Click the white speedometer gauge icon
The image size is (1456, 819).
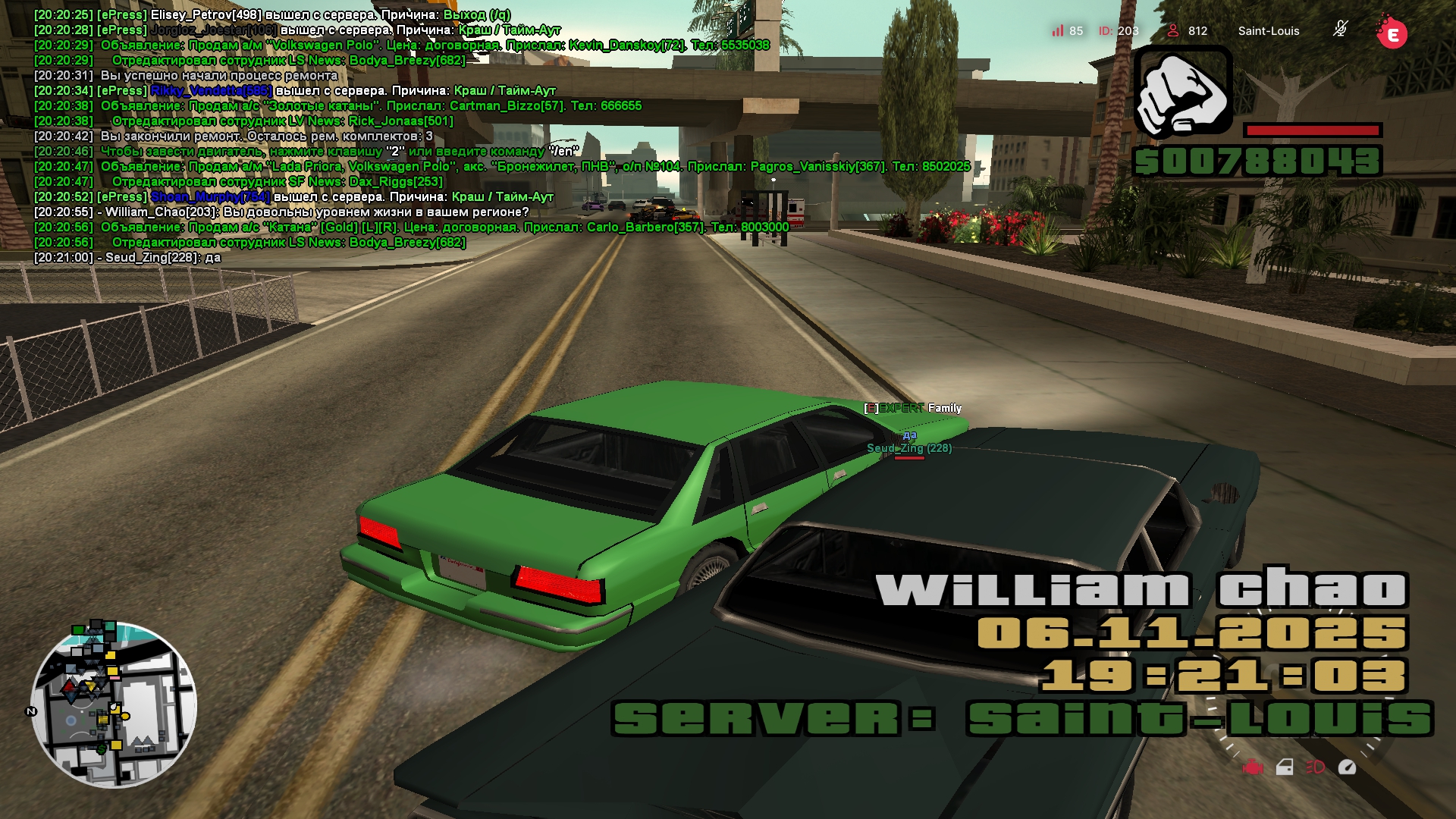[1347, 767]
